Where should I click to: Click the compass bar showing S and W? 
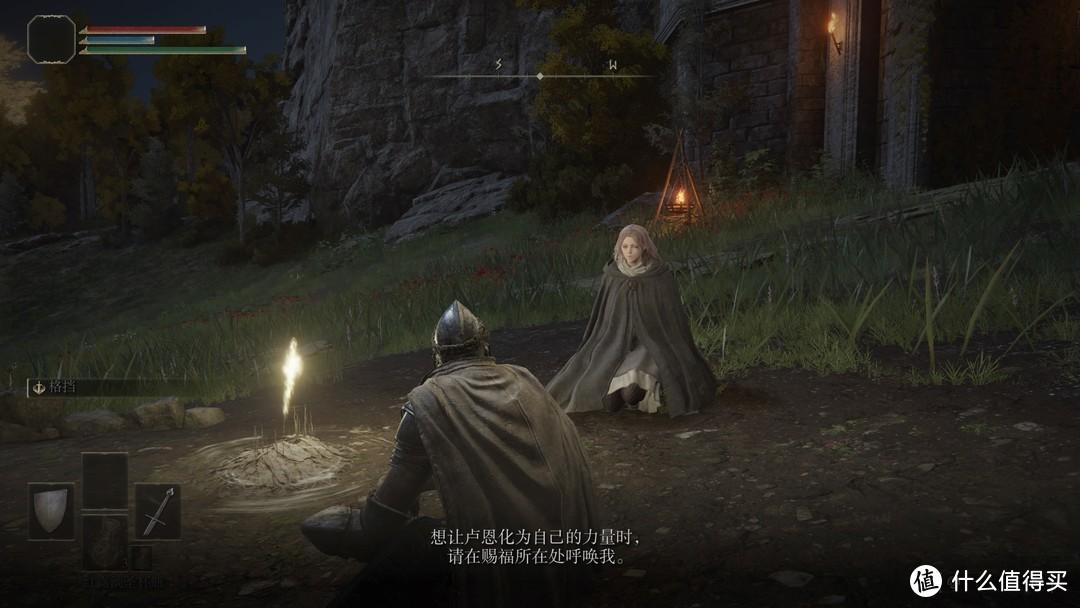(540, 75)
